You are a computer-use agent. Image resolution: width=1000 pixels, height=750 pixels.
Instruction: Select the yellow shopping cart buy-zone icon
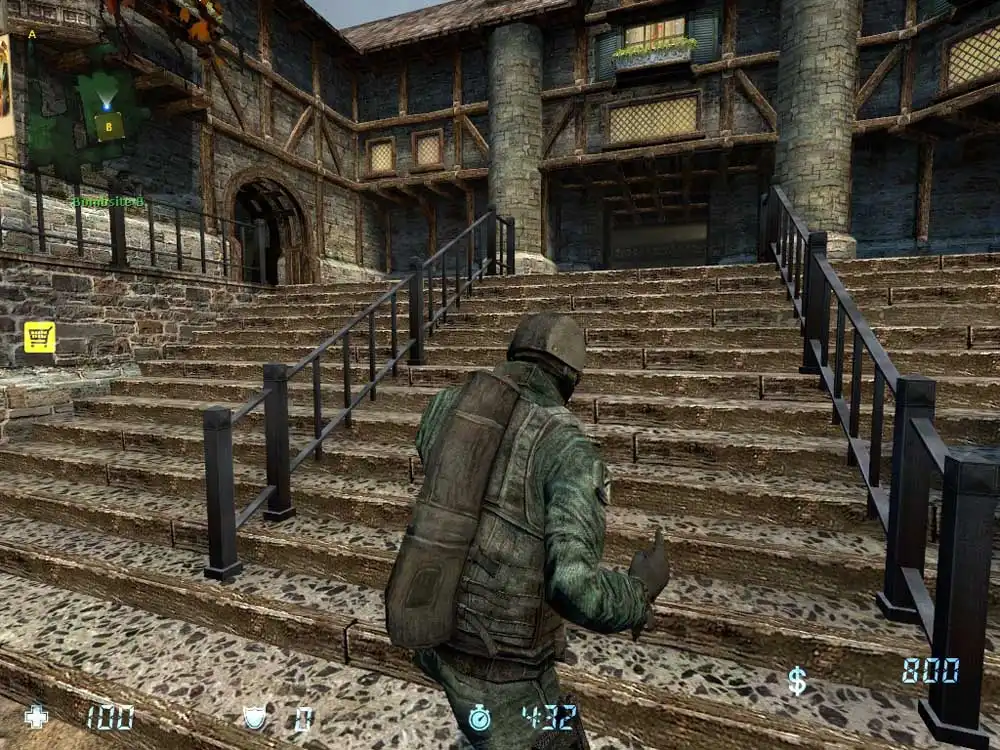click(x=40, y=337)
